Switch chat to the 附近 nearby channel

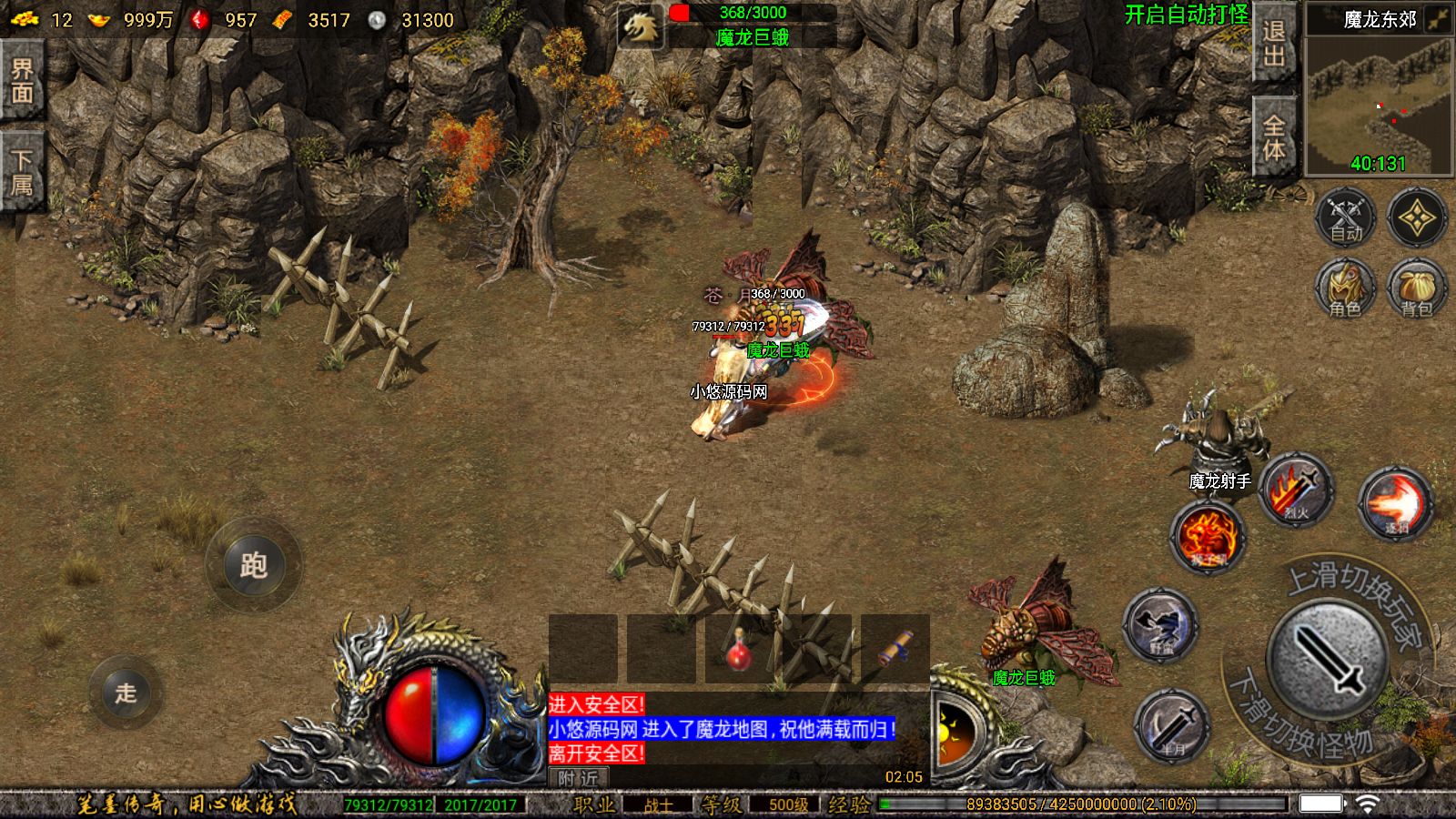coord(579,778)
